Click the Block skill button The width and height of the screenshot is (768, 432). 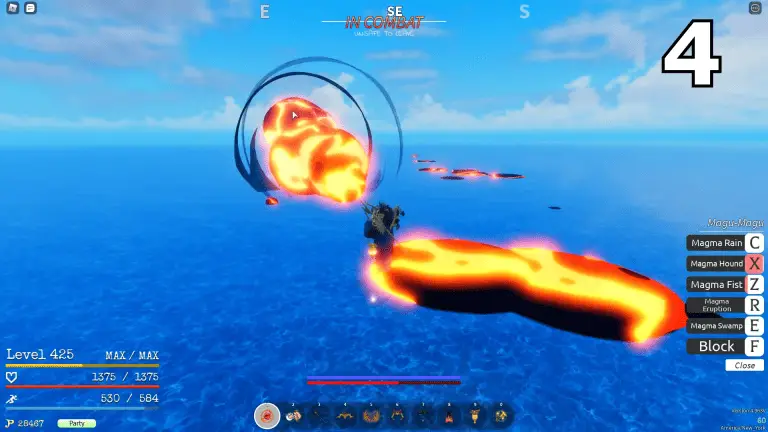[x=716, y=346]
